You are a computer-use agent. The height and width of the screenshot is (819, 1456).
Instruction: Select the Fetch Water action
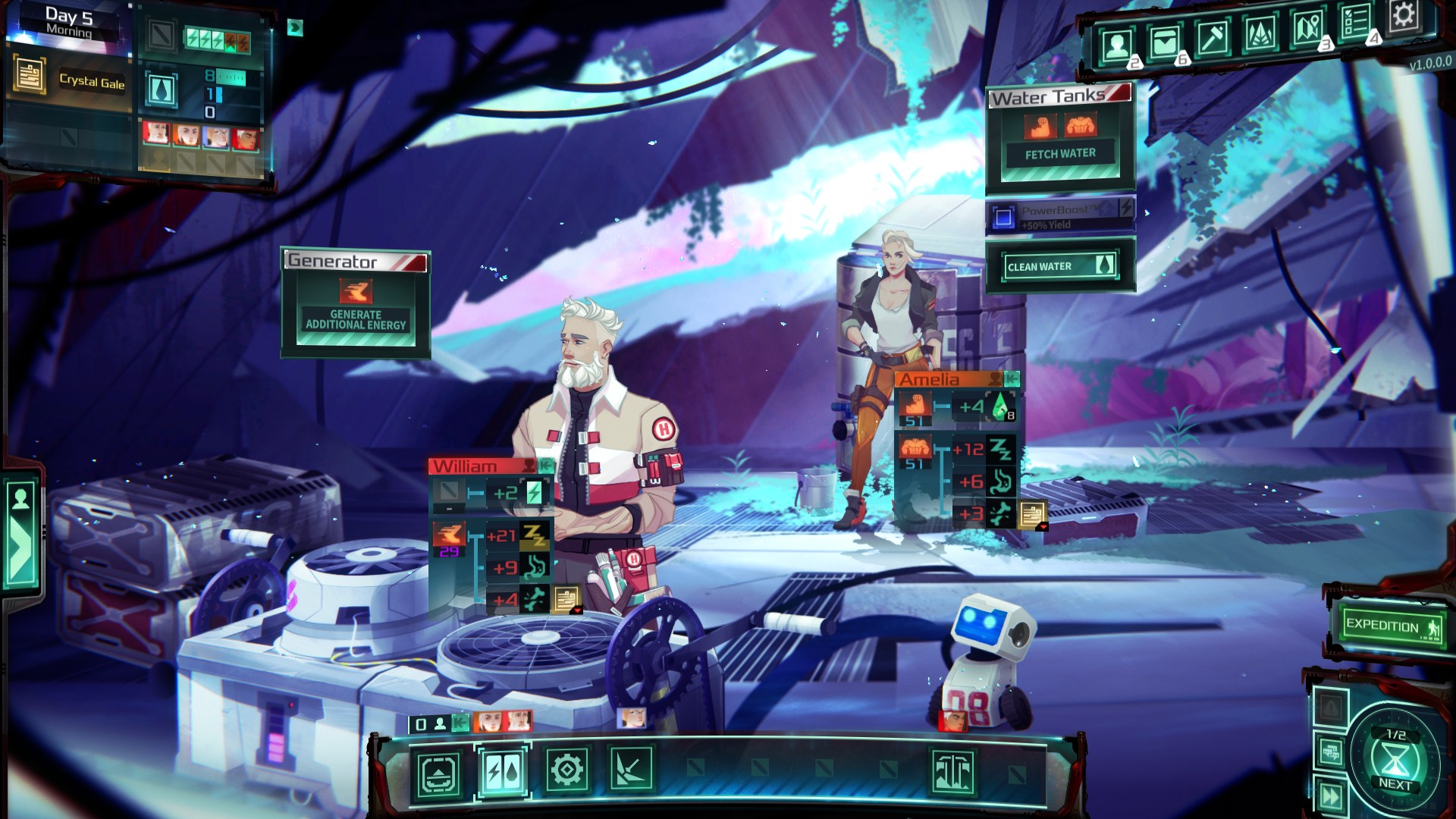[1060, 154]
